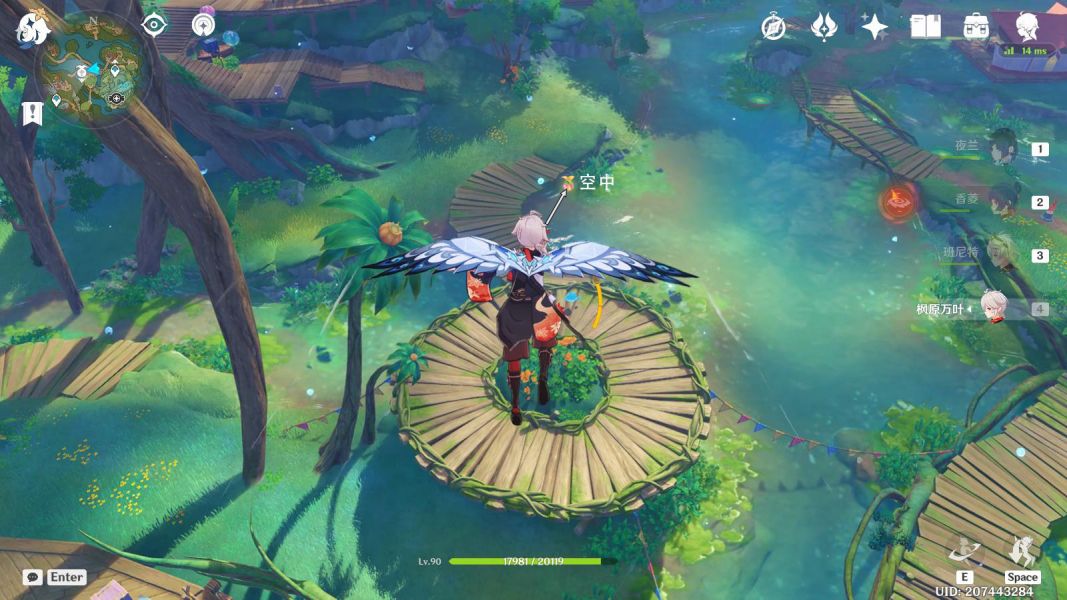Viewport: 1067px width, 600px height.
Task: Open the adventurer handbook book icon
Action: (x=926, y=27)
